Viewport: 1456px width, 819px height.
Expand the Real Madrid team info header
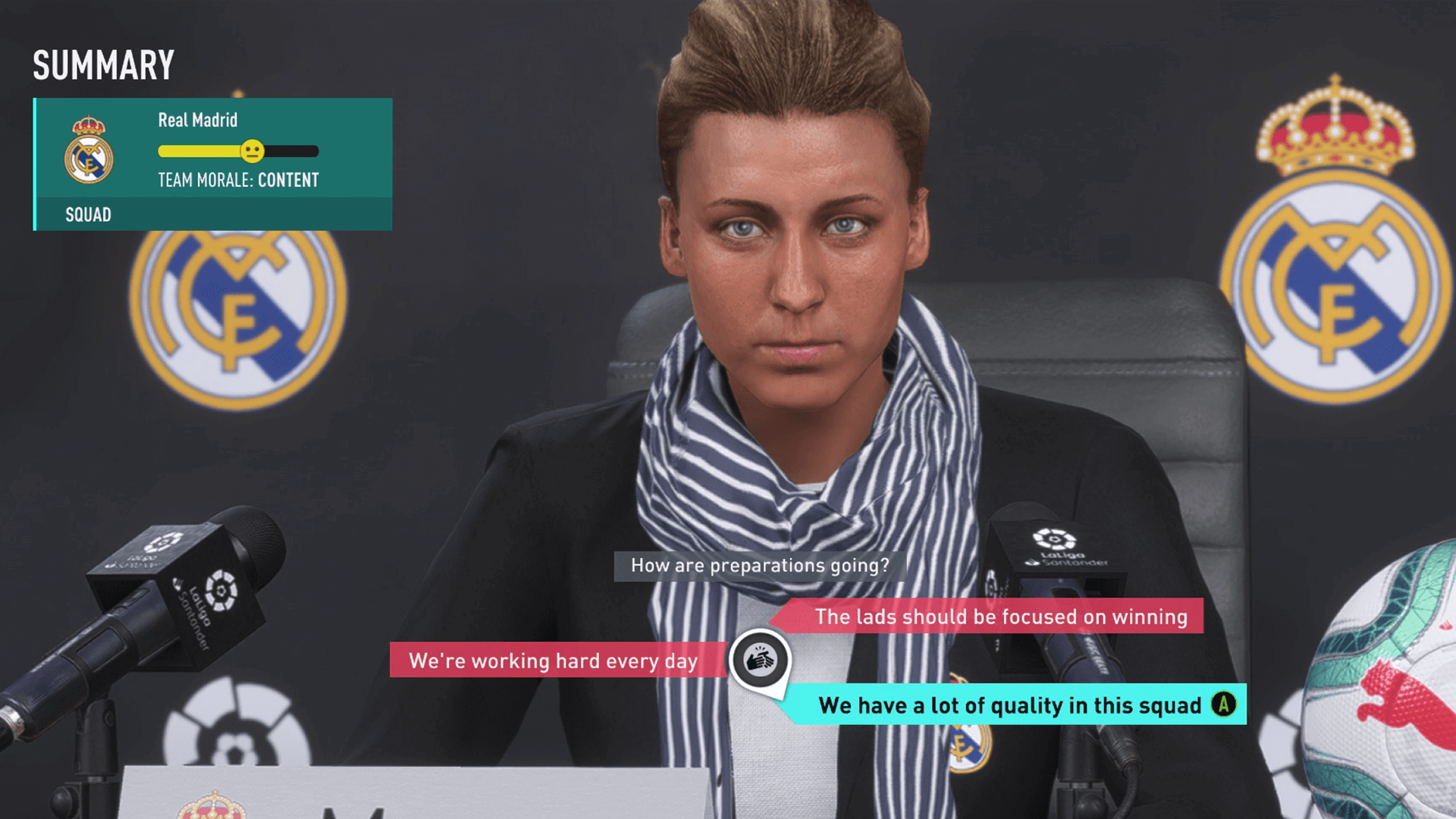click(x=196, y=120)
